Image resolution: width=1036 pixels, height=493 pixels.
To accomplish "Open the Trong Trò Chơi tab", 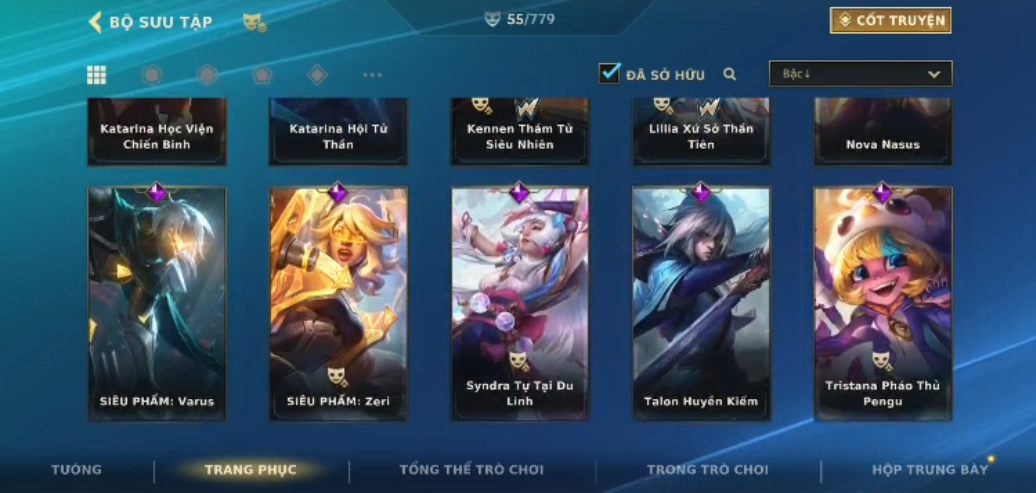I will [707, 470].
